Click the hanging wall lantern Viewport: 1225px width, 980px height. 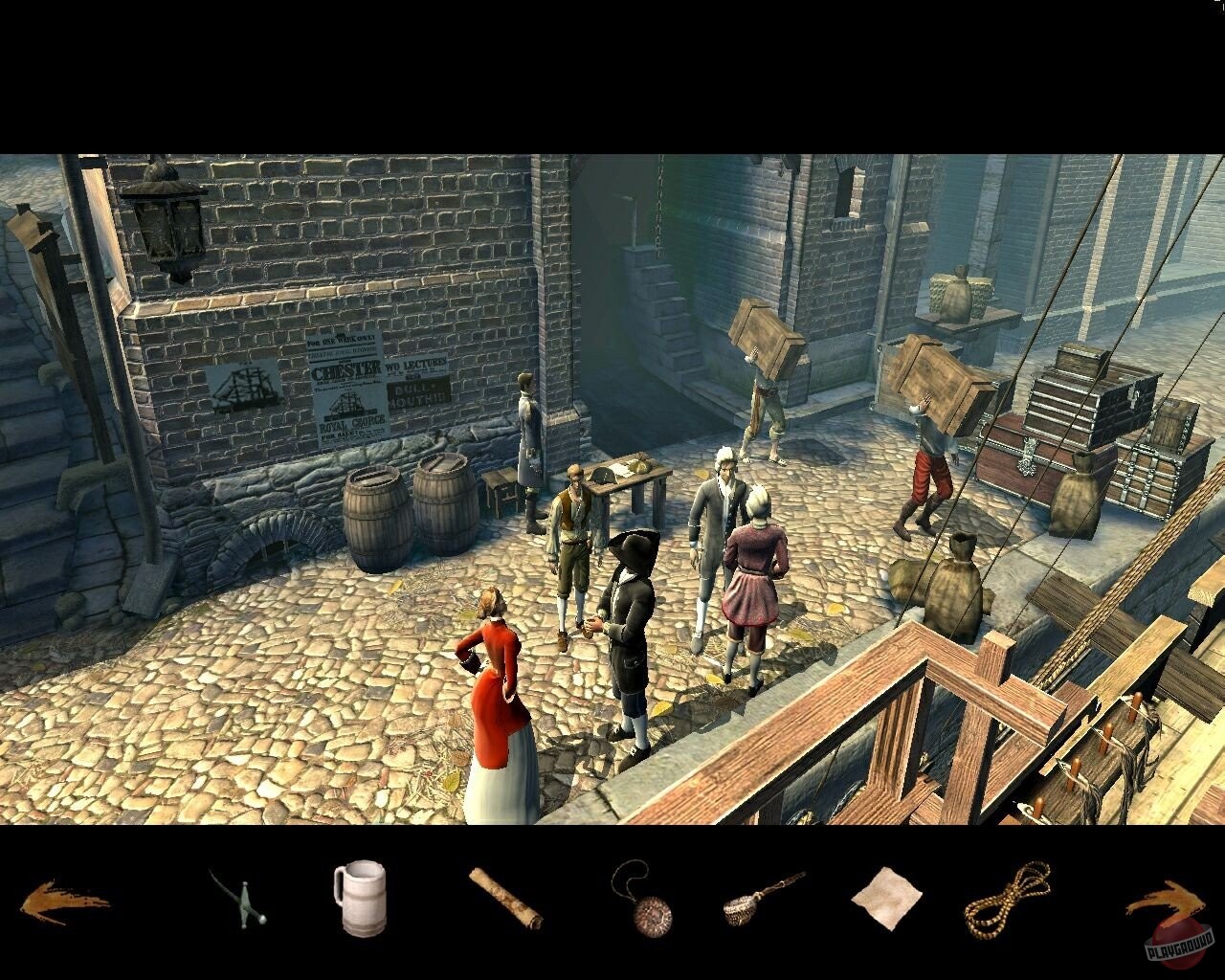click(x=163, y=225)
